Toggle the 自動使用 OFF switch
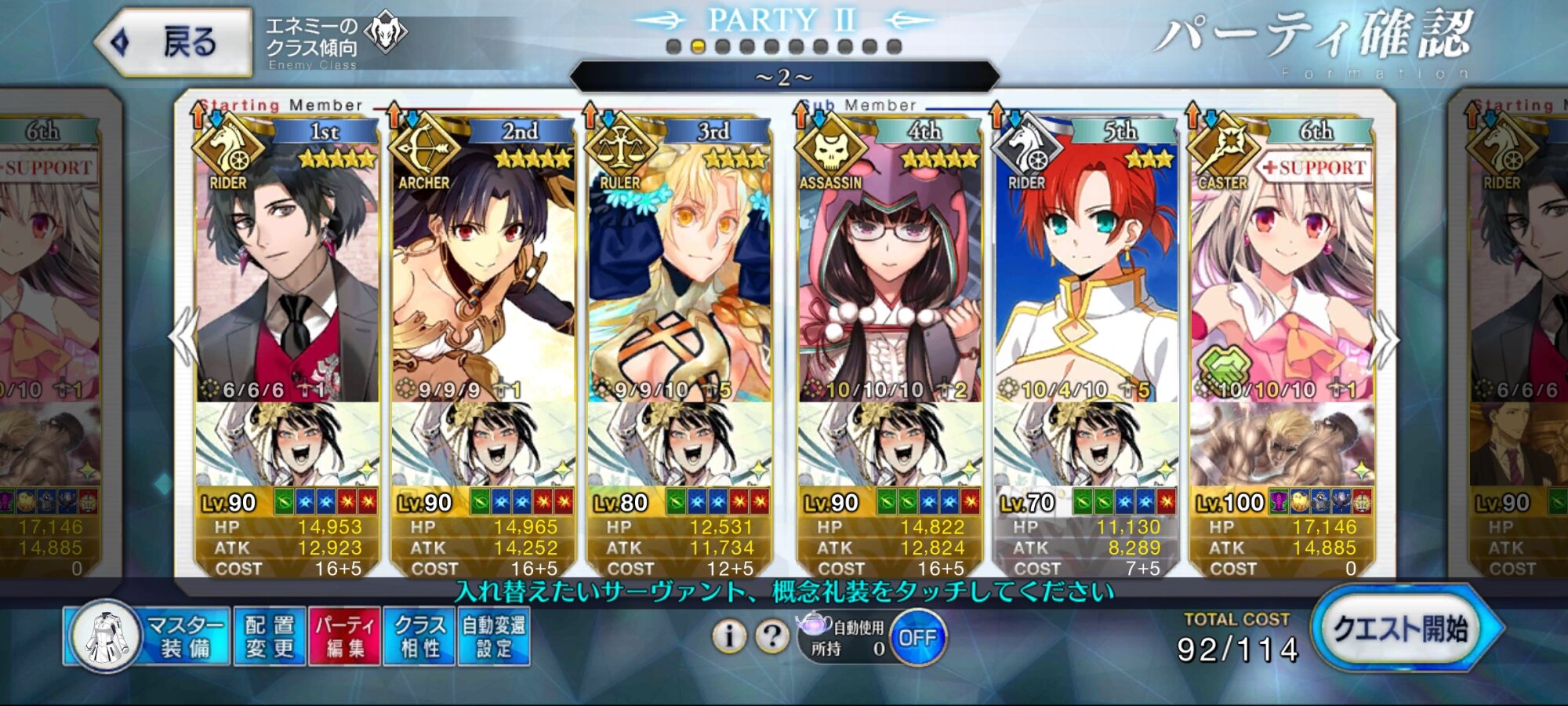Screen dimensions: 1568x706 click(x=917, y=638)
